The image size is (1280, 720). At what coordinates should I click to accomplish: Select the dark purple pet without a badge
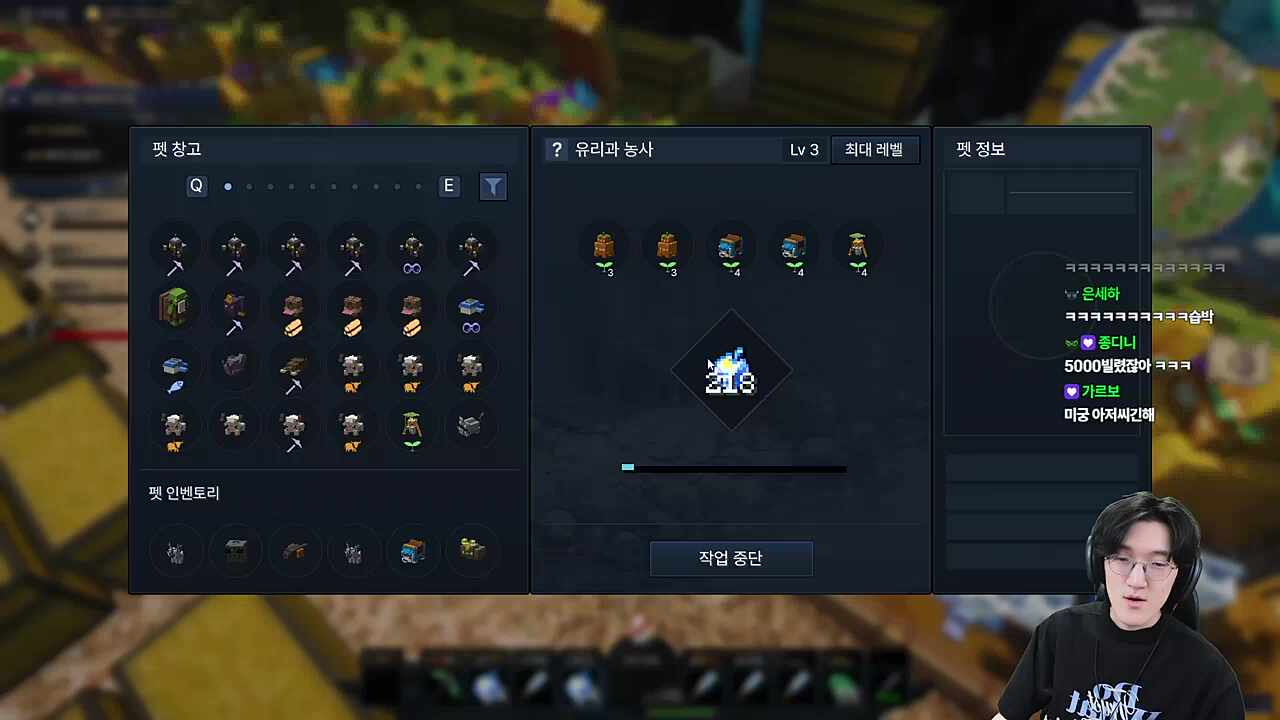click(x=234, y=366)
